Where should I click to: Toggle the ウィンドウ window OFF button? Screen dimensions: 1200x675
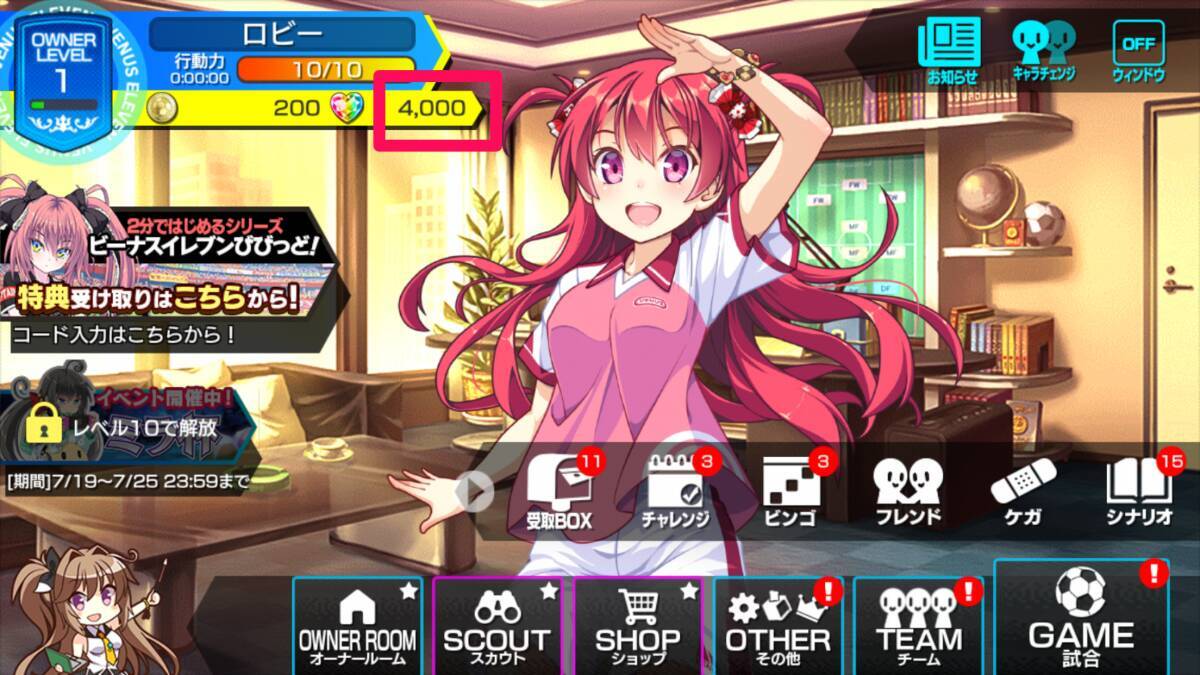(1138, 48)
